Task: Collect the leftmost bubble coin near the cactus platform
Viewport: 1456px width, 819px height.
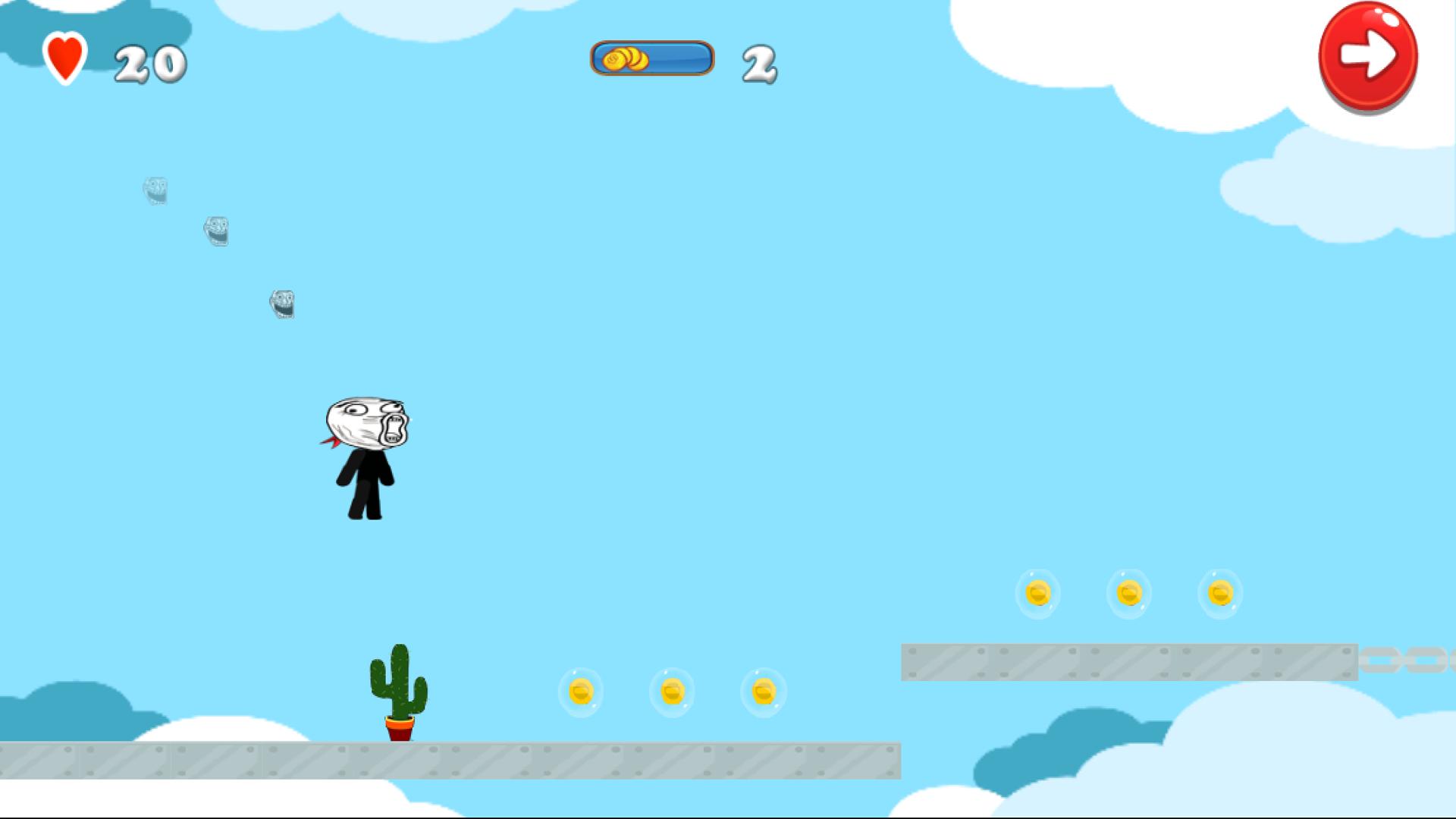Action: coord(579,692)
